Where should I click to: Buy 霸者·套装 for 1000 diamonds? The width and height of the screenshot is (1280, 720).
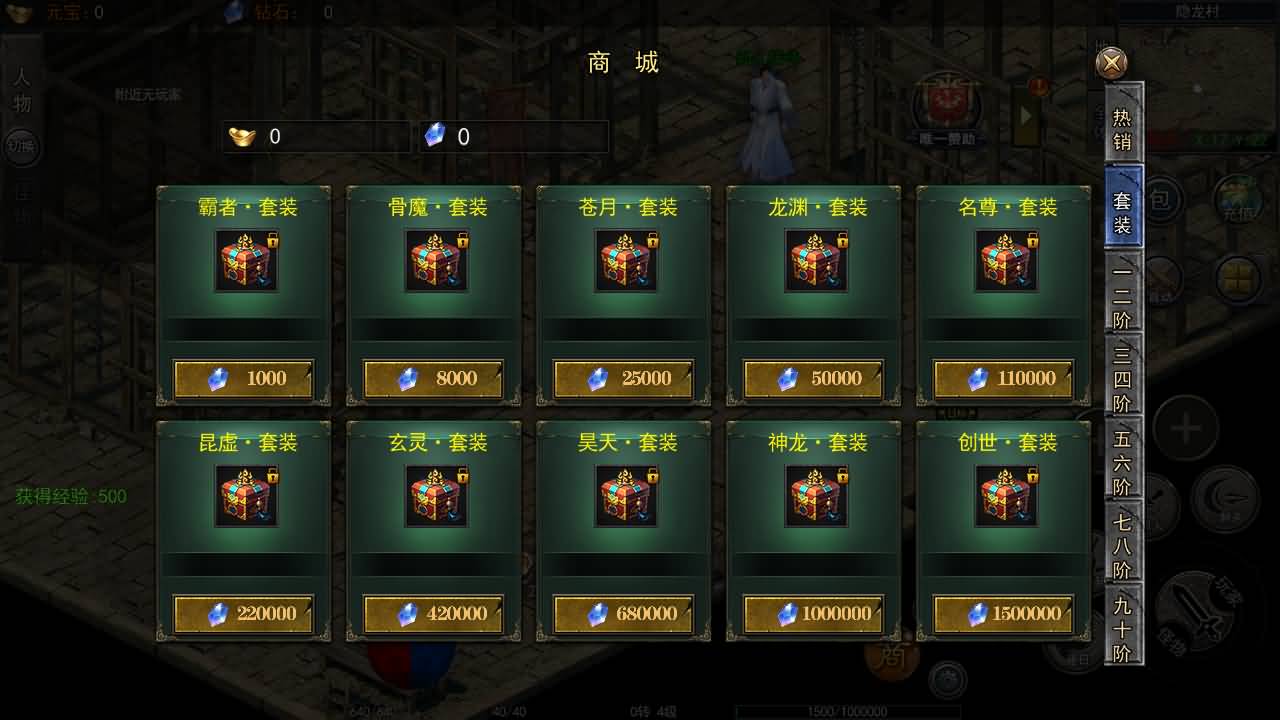point(244,379)
